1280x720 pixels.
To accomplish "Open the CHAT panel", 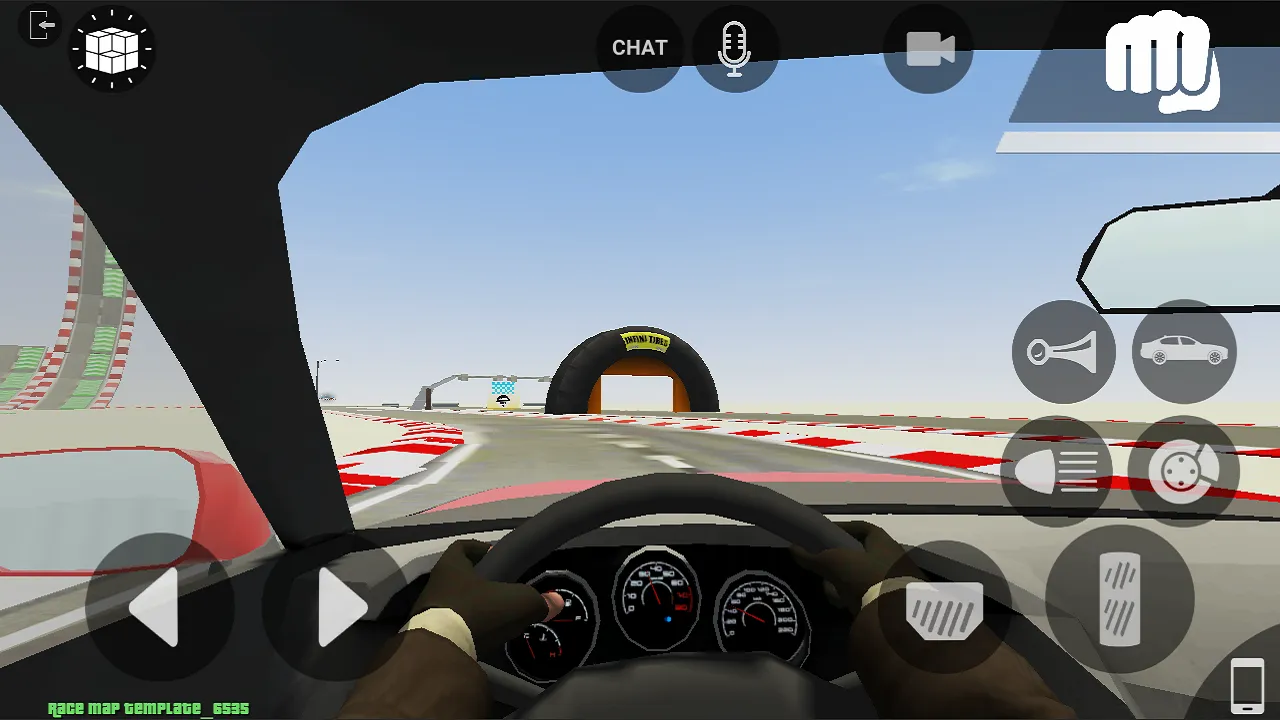I will click(640, 47).
